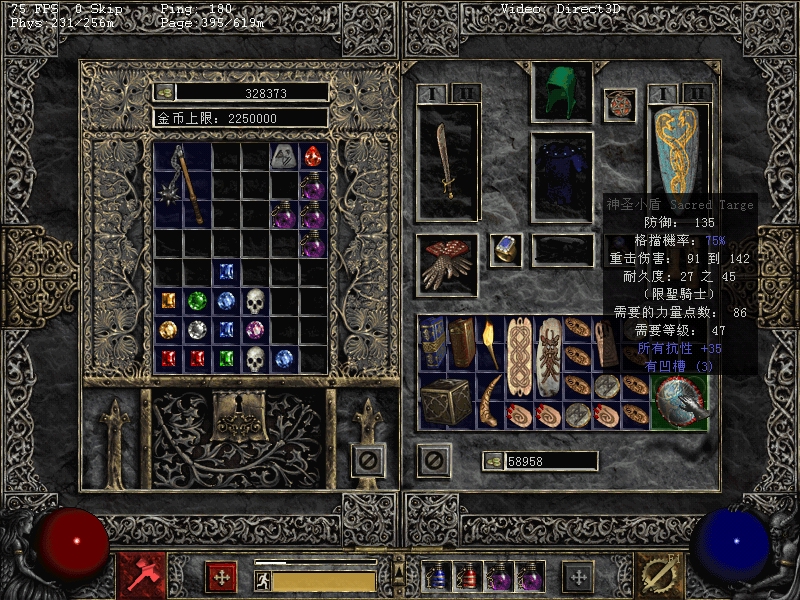Screen dimensions: 800x600
Task: Select the grey rune stone in the stash
Action: pos(285,156)
